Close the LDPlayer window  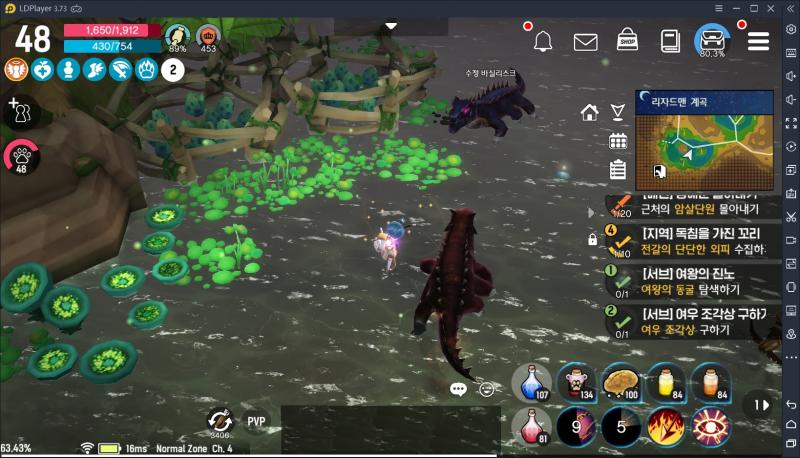click(x=788, y=6)
